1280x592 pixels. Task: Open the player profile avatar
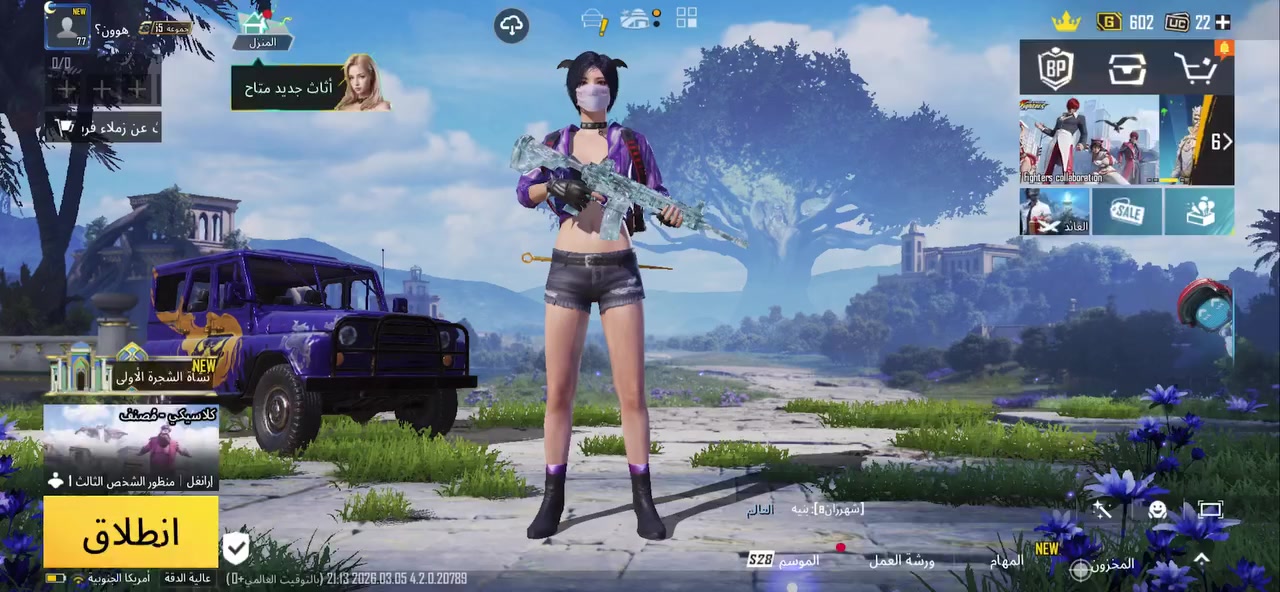click(67, 27)
